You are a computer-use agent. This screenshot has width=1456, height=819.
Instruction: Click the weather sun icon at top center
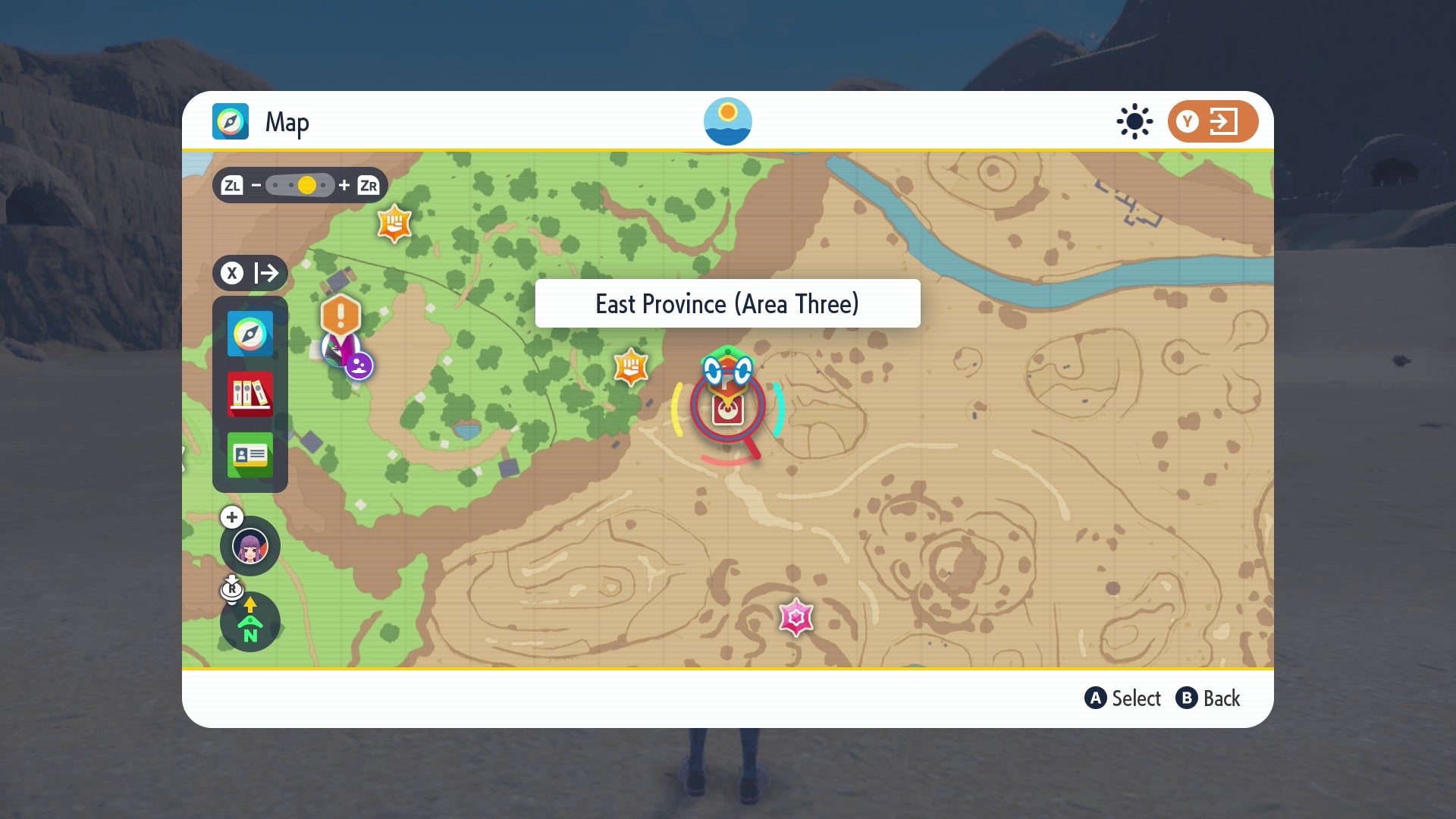(x=728, y=121)
